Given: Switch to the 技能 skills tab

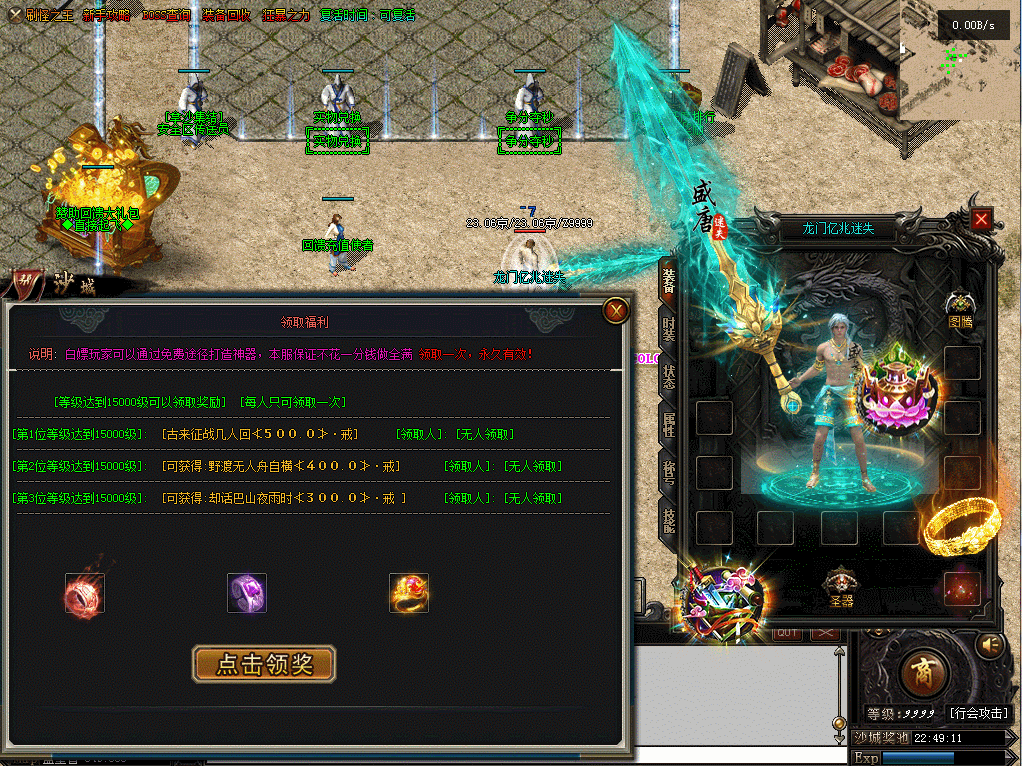Looking at the screenshot, I should pyautogui.click(x=668, y=515).
